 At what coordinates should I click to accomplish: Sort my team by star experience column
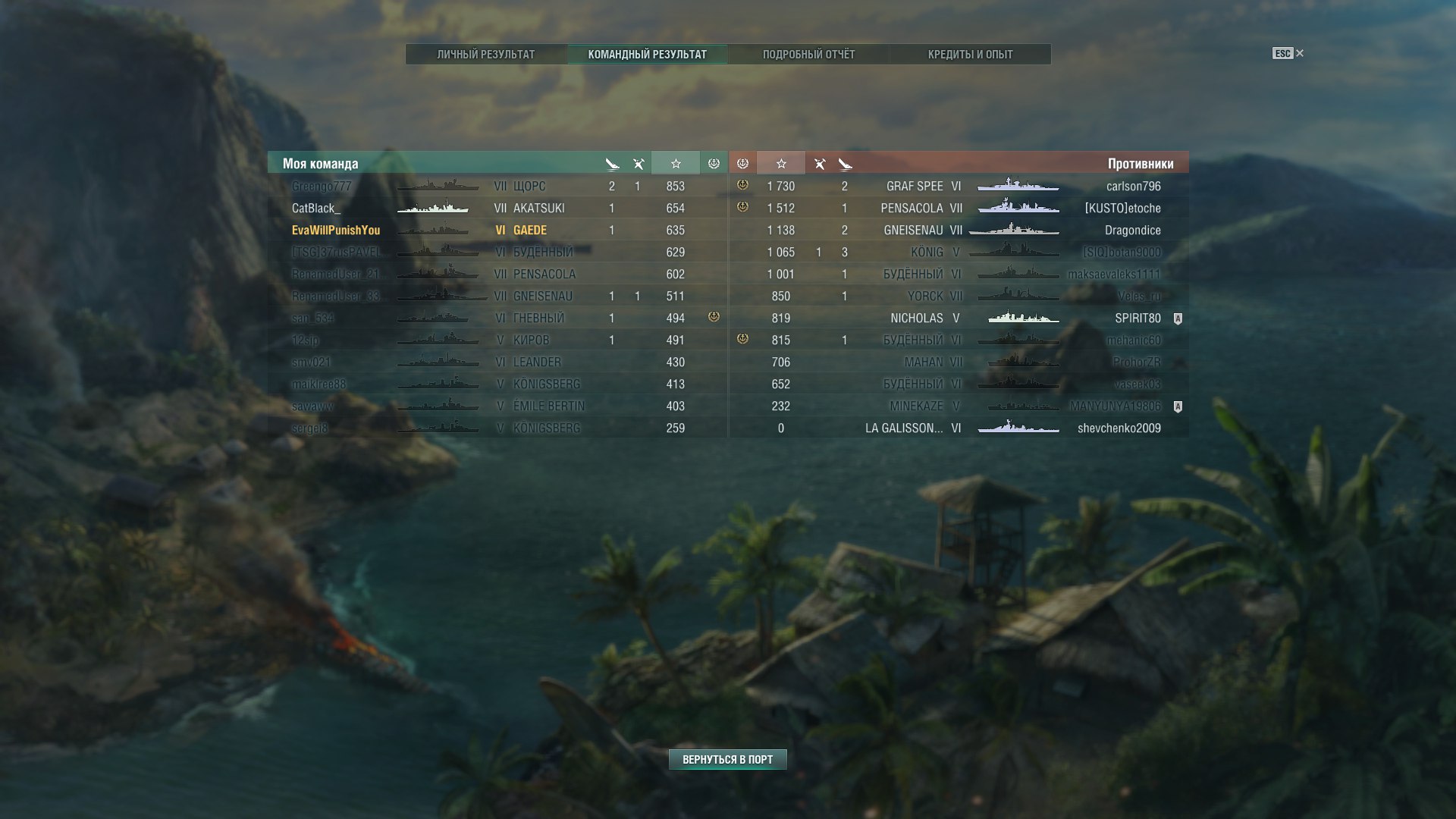[675, 164]
